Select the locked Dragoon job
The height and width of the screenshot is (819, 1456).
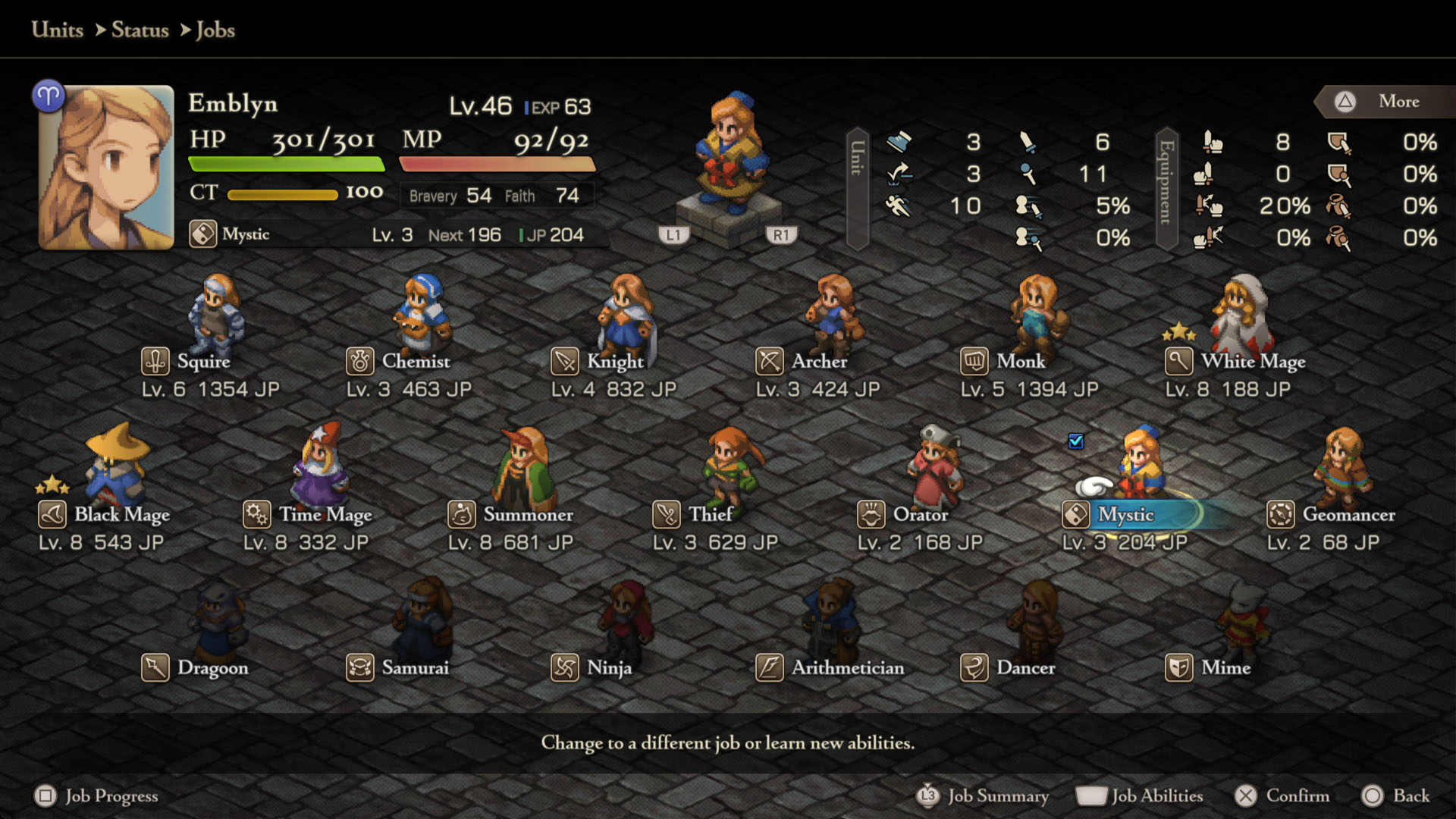[212, 667]
